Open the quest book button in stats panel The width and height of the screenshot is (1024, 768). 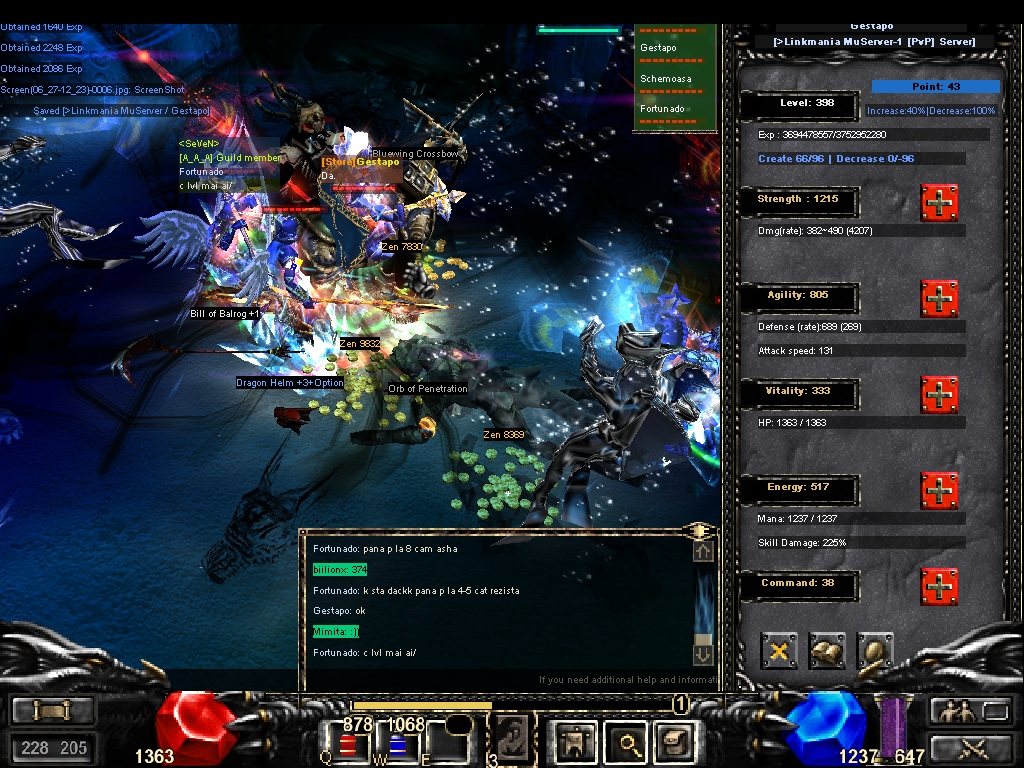coord(827,651)
